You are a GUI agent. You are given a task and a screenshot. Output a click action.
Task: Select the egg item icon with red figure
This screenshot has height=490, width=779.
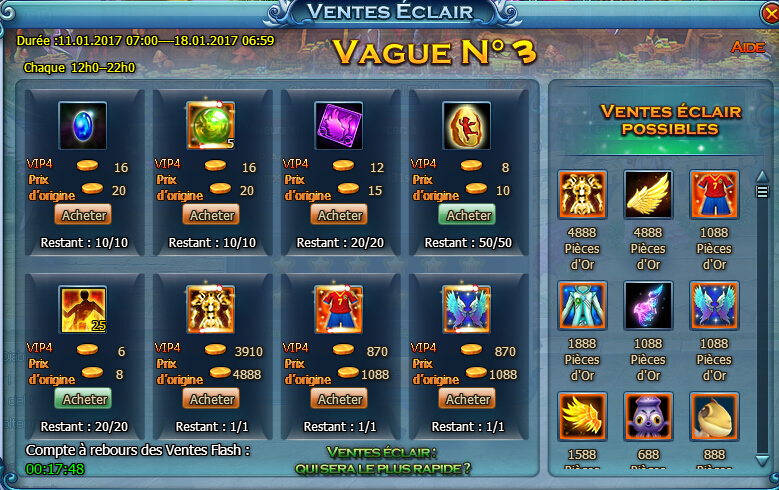tap(467, 126)
